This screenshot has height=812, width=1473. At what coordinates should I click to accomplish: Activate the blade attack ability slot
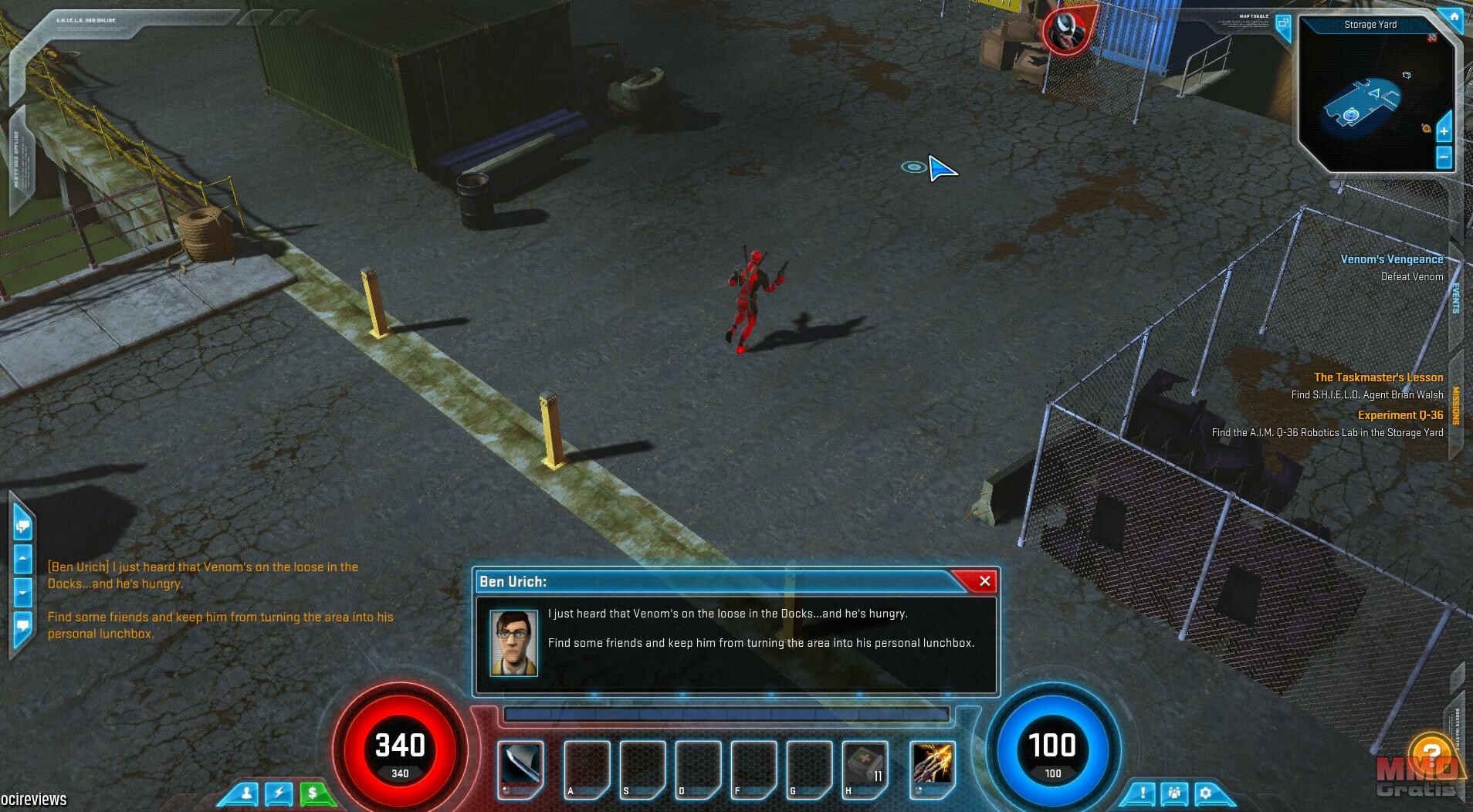(x=520, y=765)
